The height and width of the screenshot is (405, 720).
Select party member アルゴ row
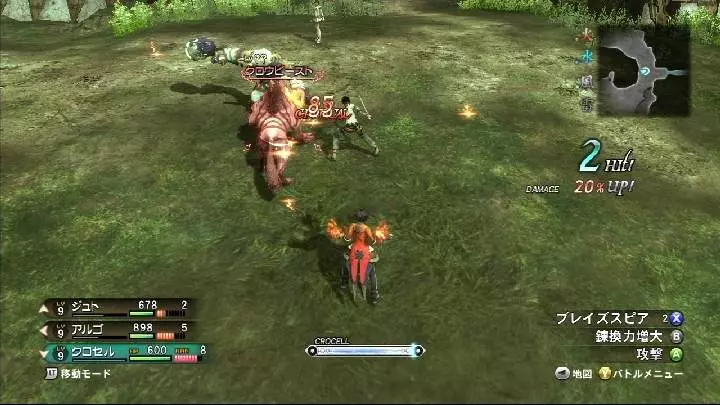120,328
